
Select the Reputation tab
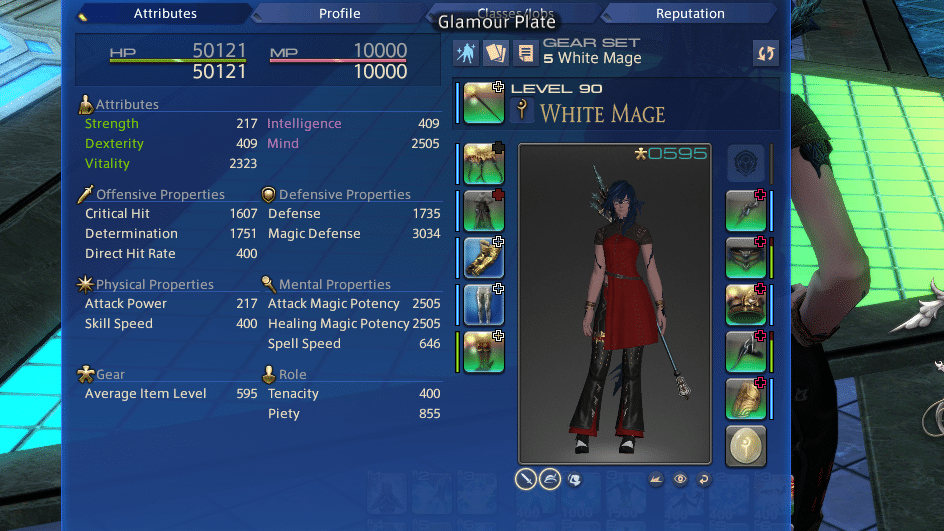(x=690, y=14)
